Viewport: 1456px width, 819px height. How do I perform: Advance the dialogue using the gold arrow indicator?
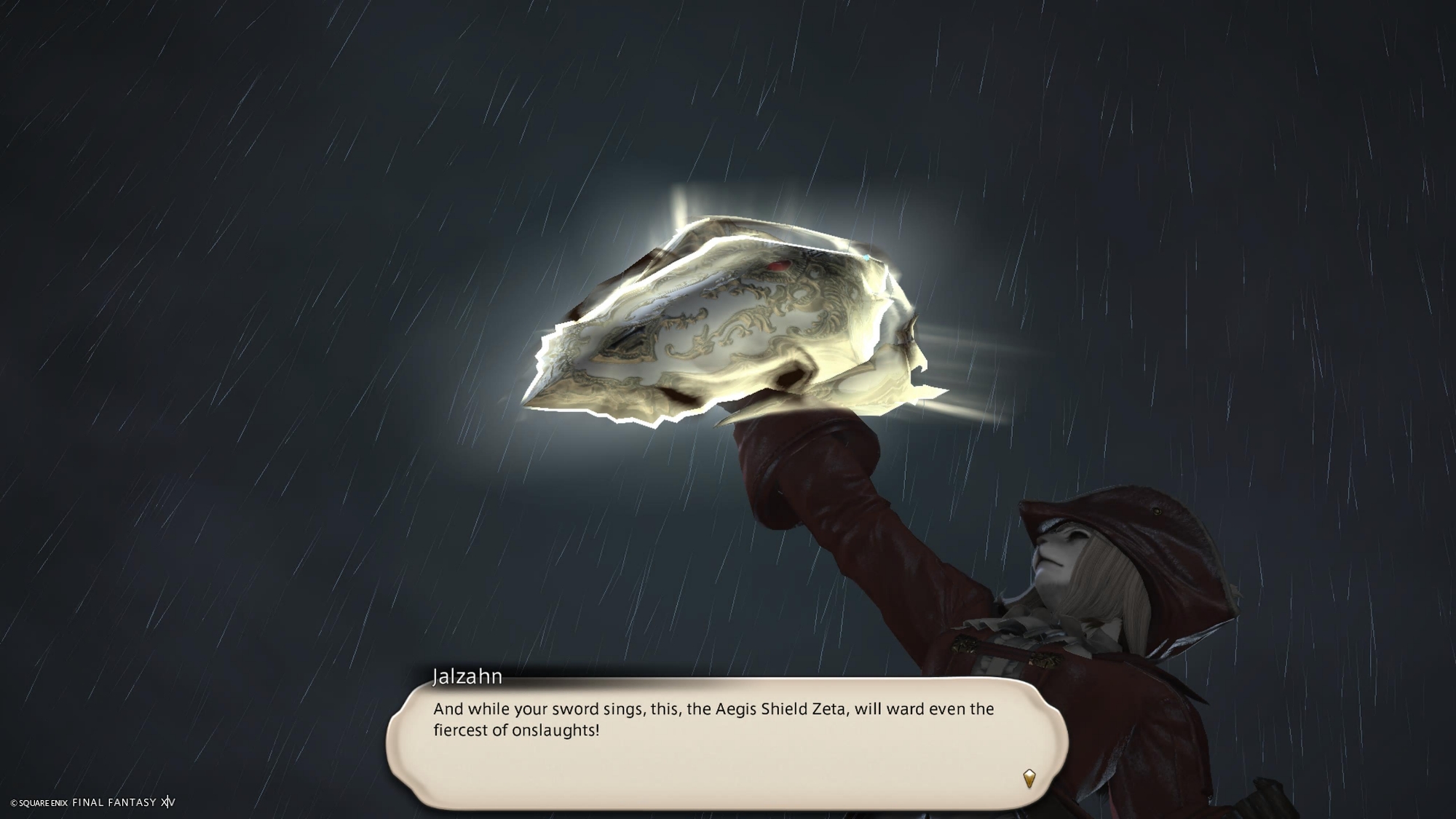(1029, 778)
